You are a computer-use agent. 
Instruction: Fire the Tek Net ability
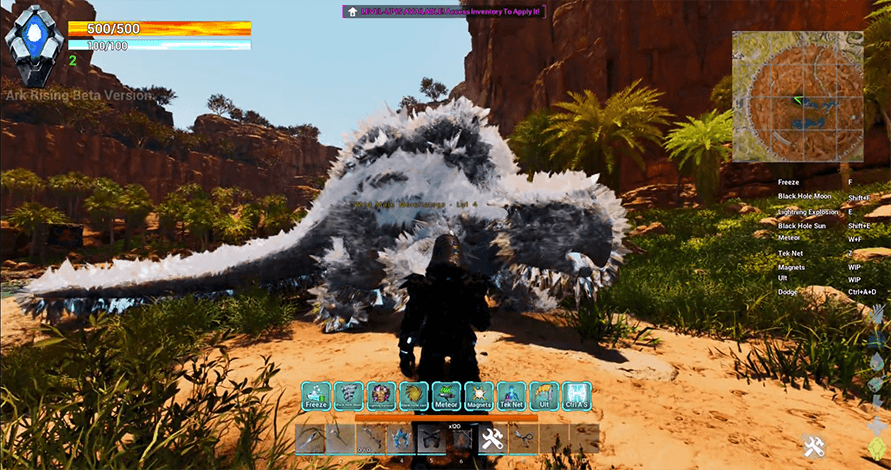(512, 397)
